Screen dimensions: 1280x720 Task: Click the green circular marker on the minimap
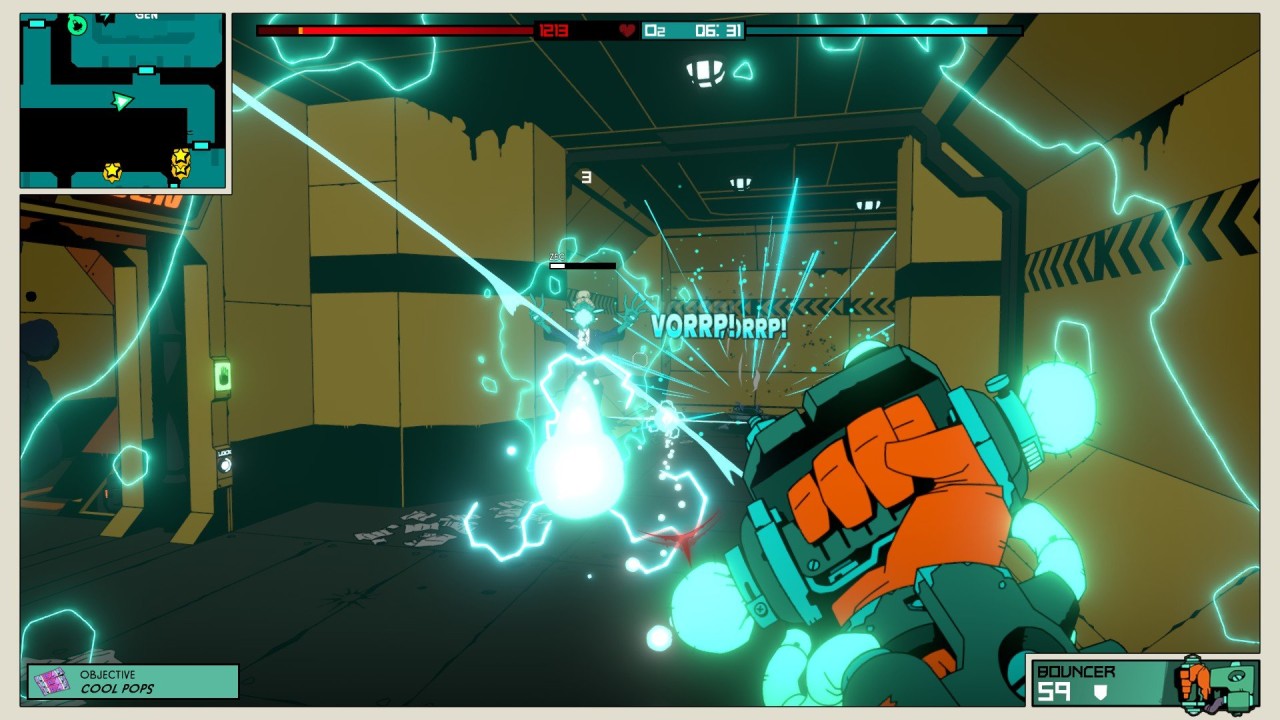click(77, 25)
